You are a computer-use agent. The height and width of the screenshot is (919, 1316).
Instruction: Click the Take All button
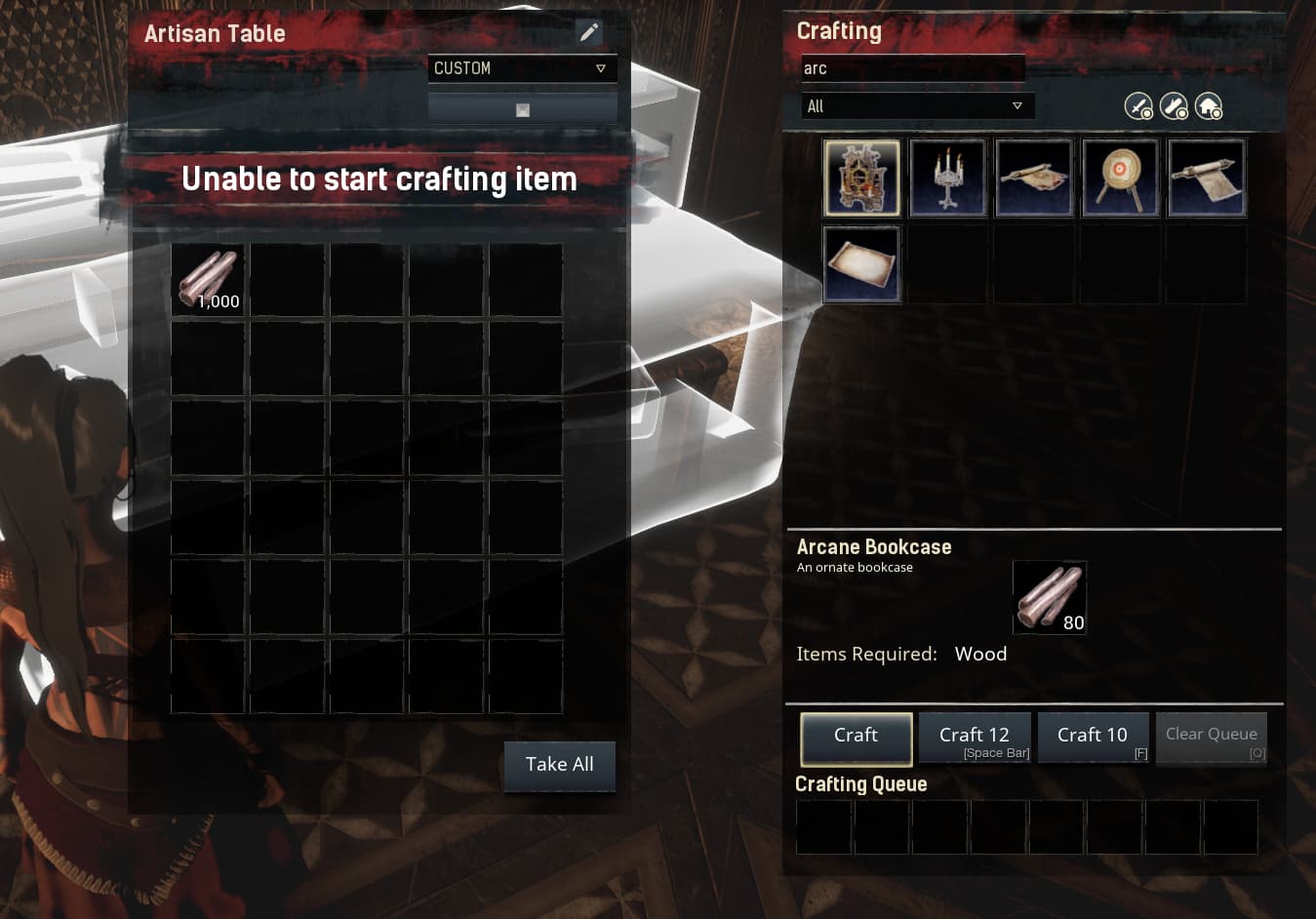(x=559, y=765)
